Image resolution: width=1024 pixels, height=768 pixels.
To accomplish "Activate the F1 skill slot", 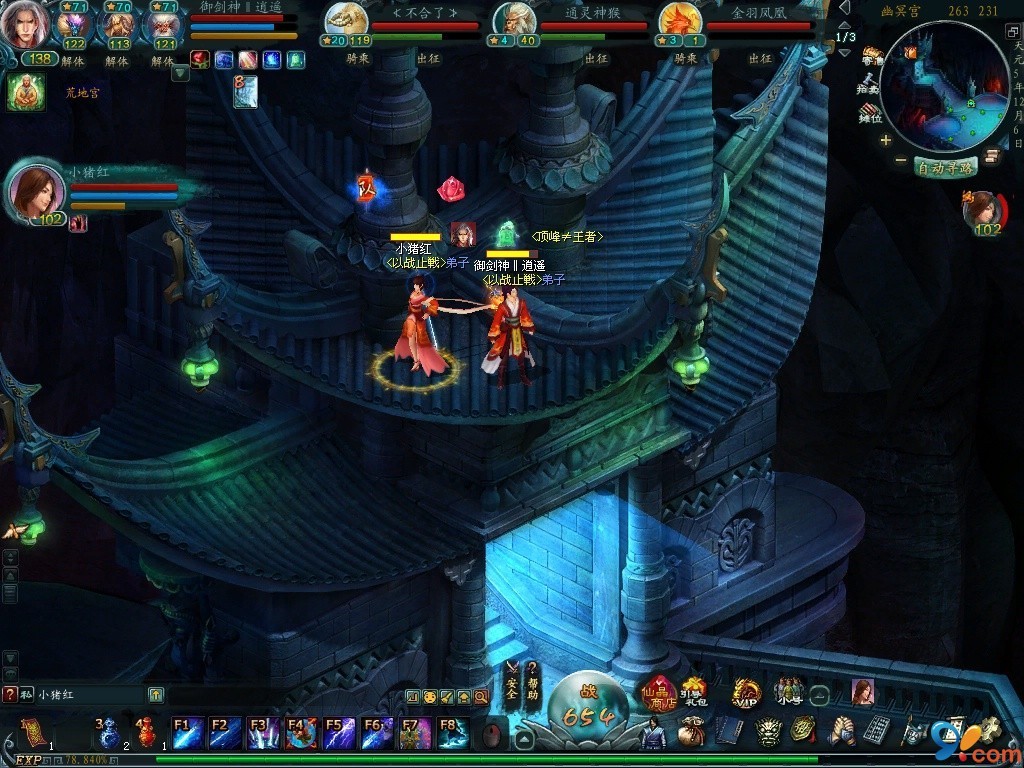I will click(x=189, y=733).
